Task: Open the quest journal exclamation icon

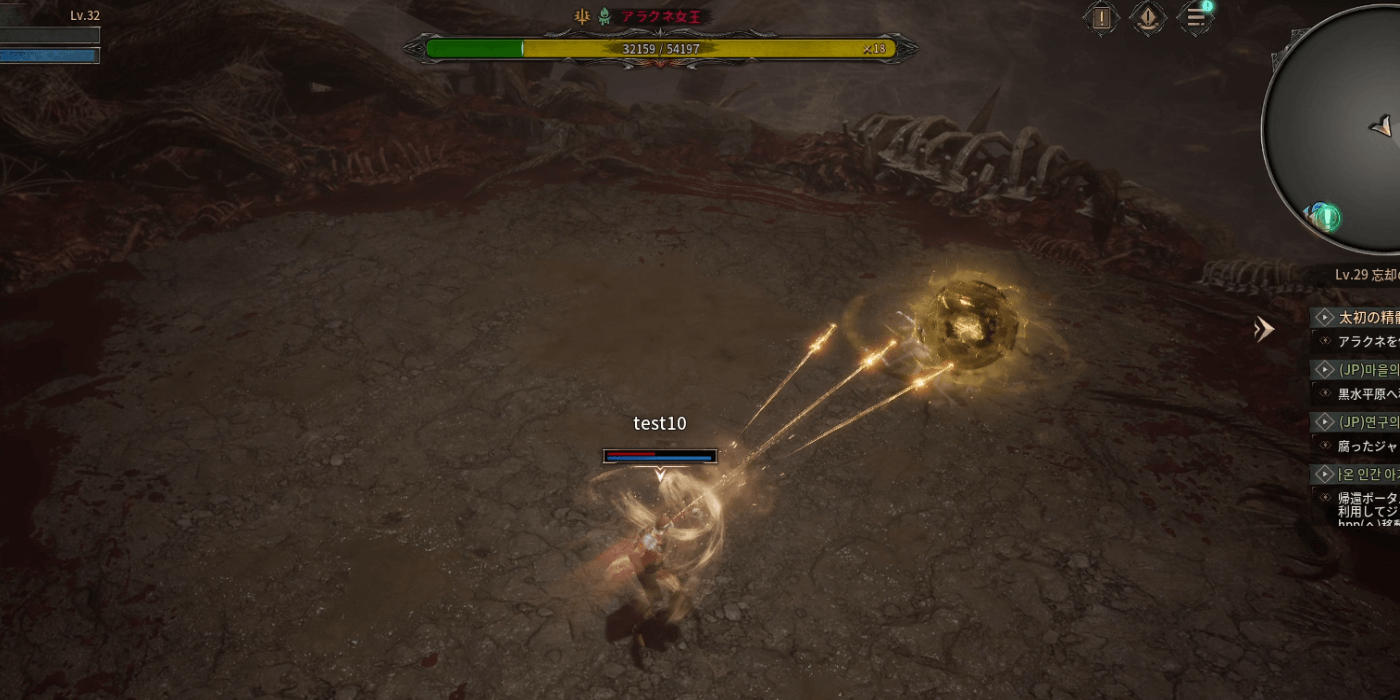Action: (x=1101, y=17)
